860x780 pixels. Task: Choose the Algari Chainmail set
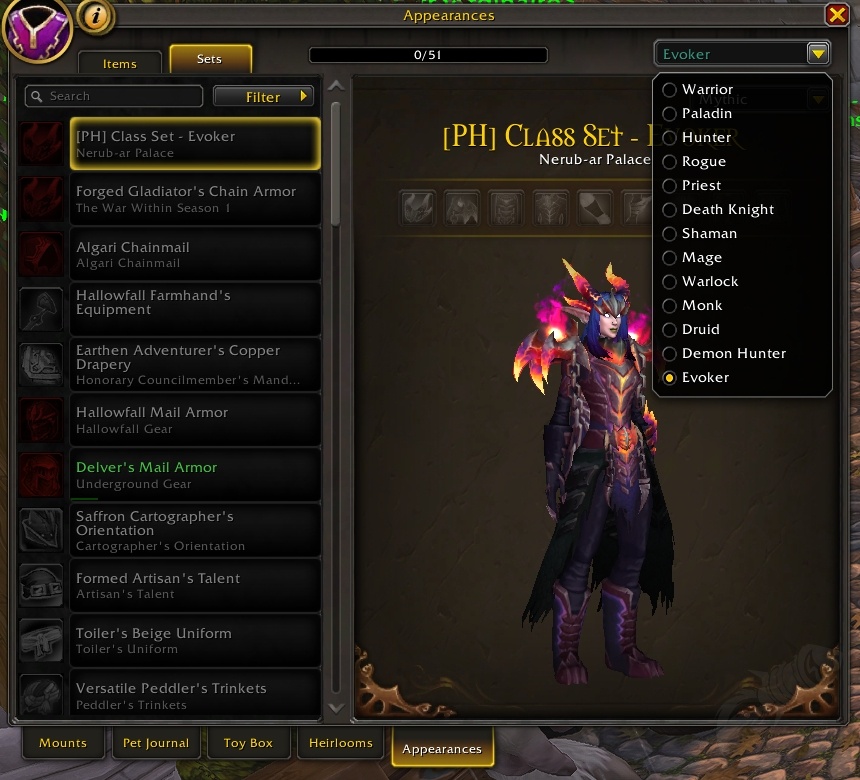[x=195, y=254]
